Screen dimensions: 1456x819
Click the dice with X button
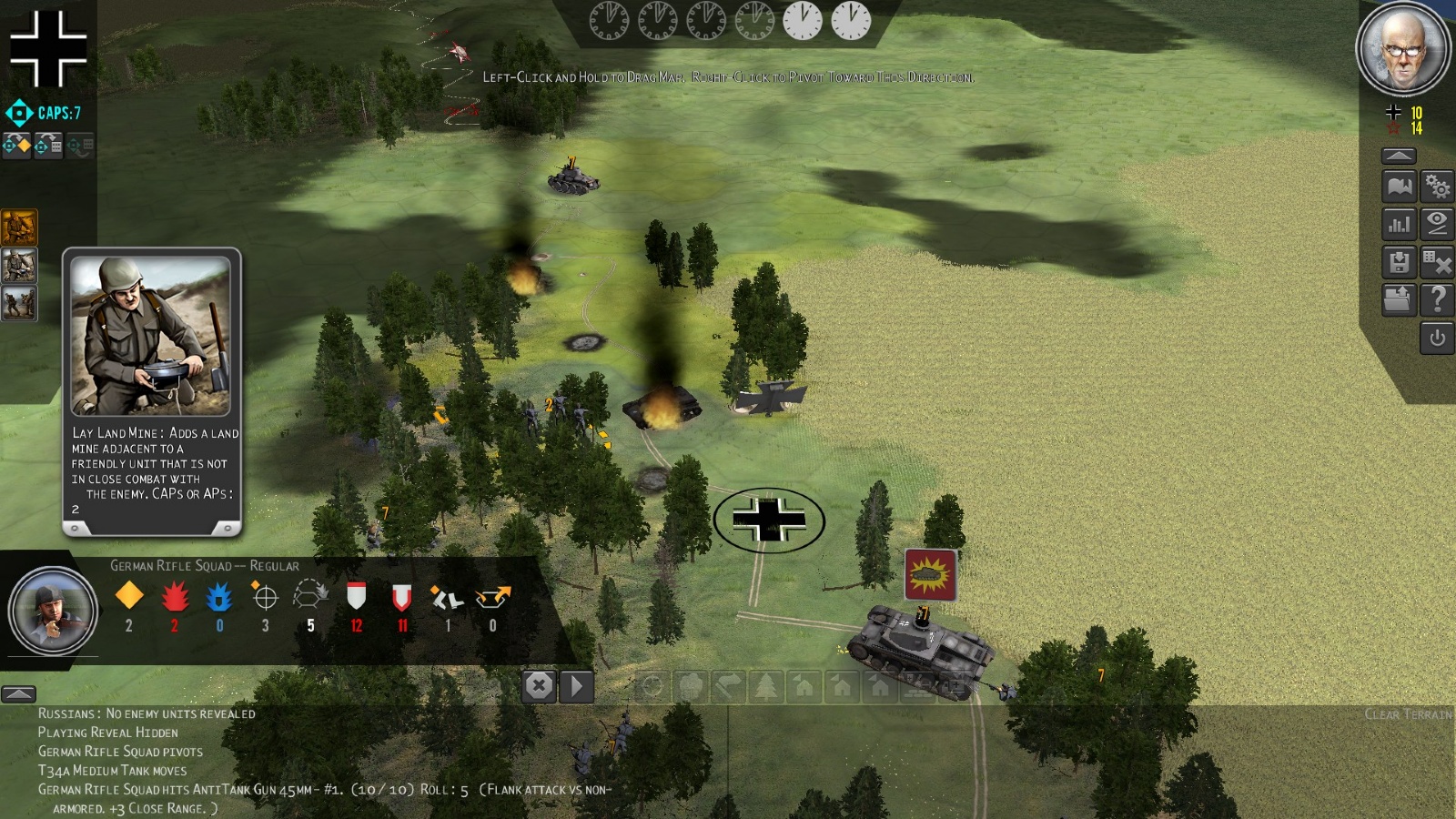point(1437,262)
